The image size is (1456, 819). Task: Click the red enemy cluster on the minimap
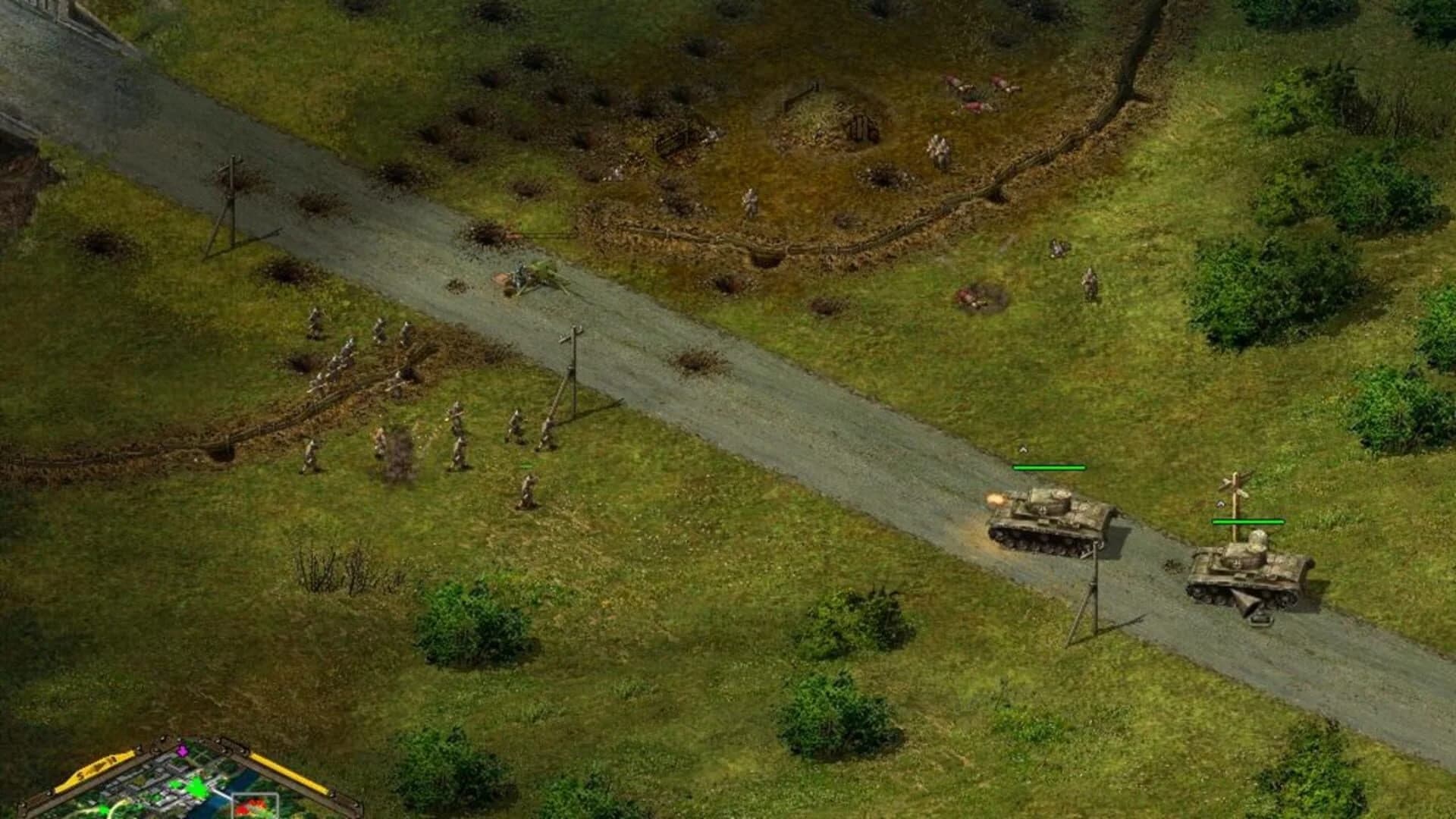[250, 808]
